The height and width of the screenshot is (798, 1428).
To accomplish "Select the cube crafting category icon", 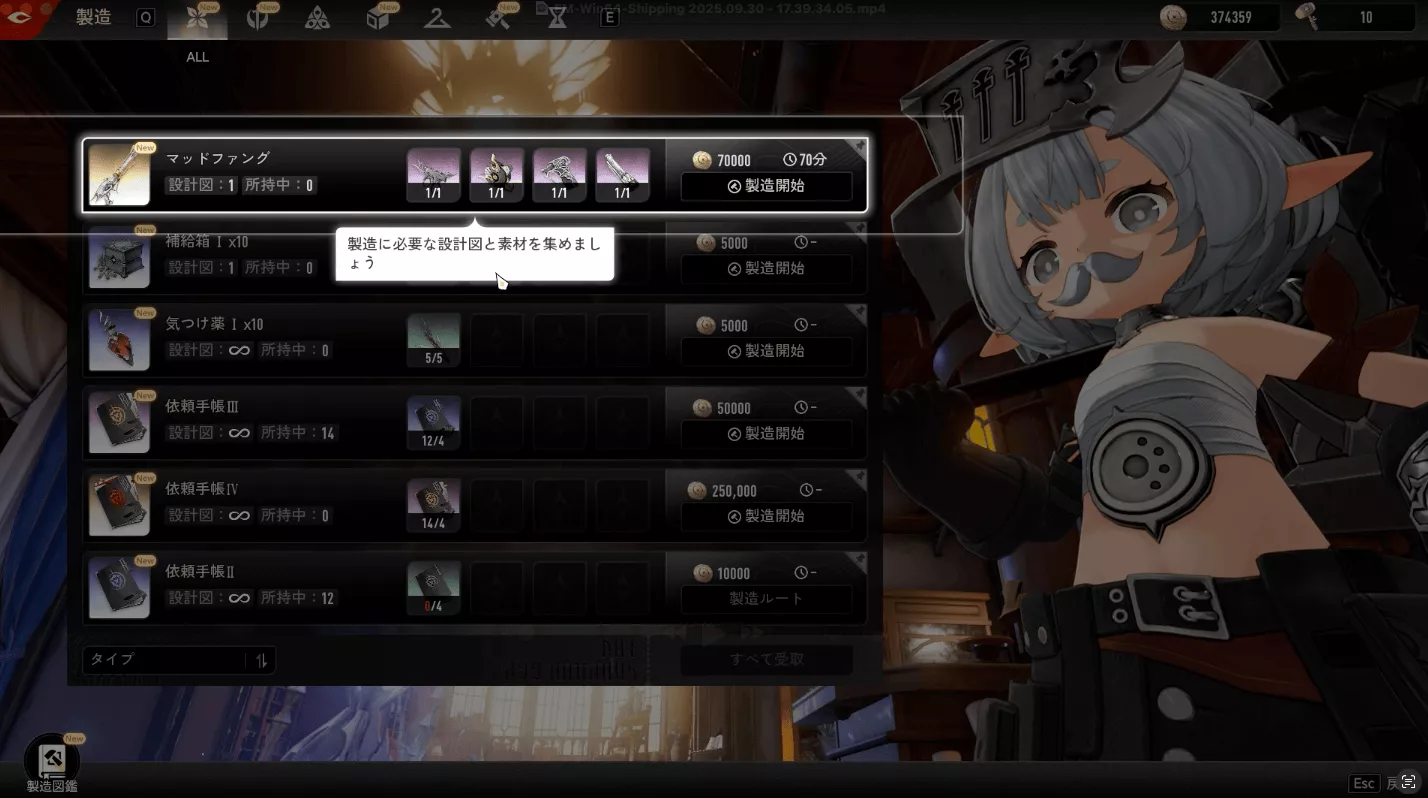I will tap(380, 18).
